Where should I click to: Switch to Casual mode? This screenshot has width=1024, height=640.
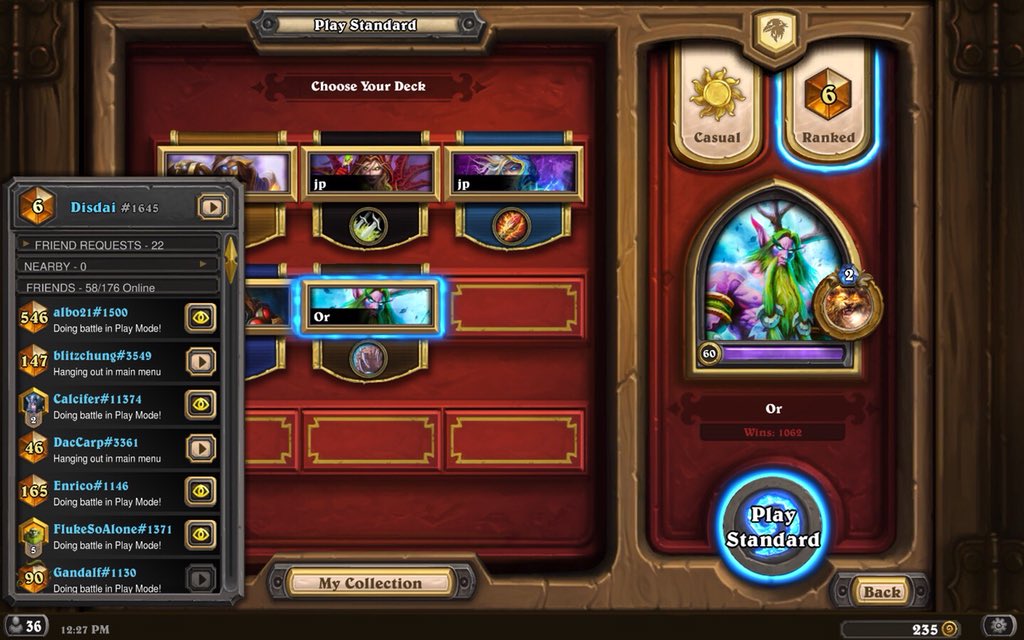tap(717, 107)
